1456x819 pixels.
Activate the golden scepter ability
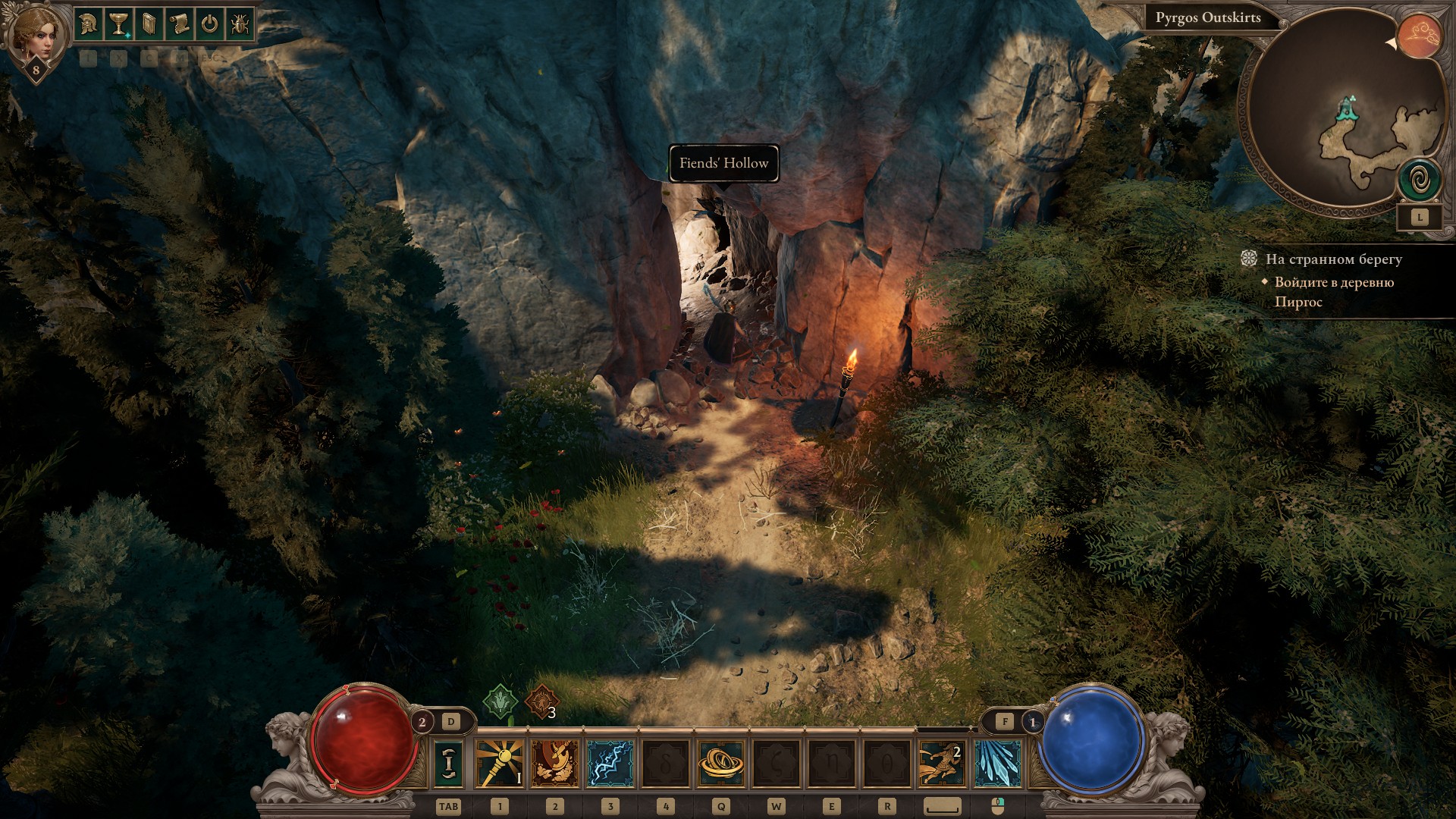pos(500,764)
